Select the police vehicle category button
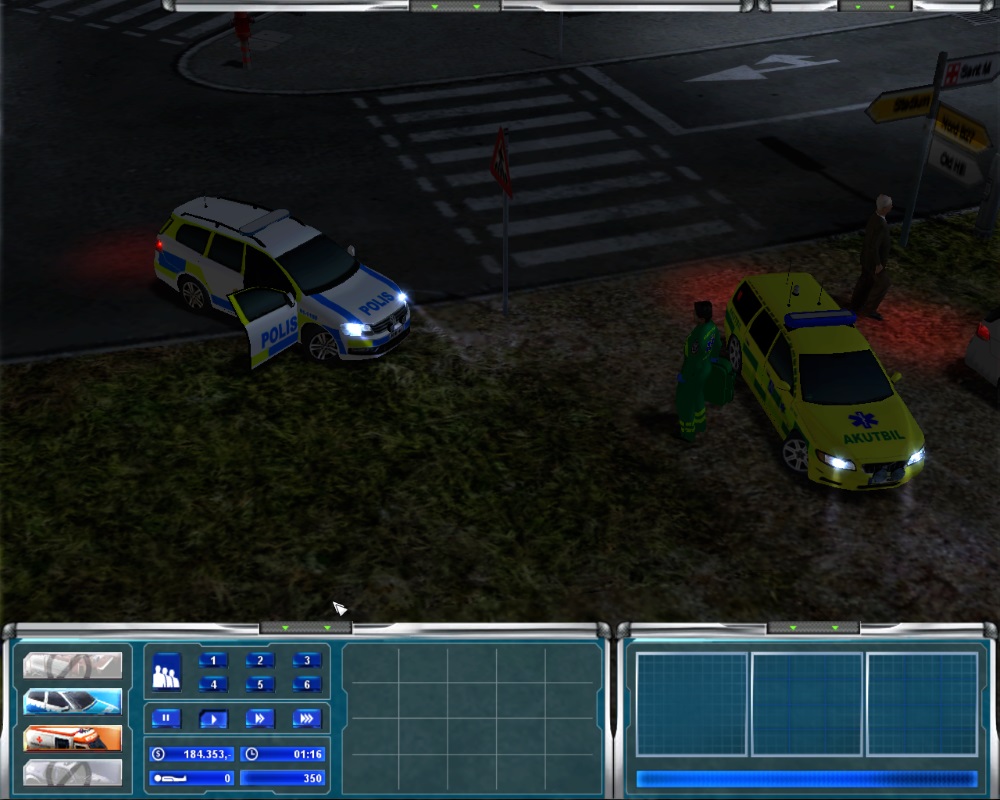1000x800 pixels. 73,701
